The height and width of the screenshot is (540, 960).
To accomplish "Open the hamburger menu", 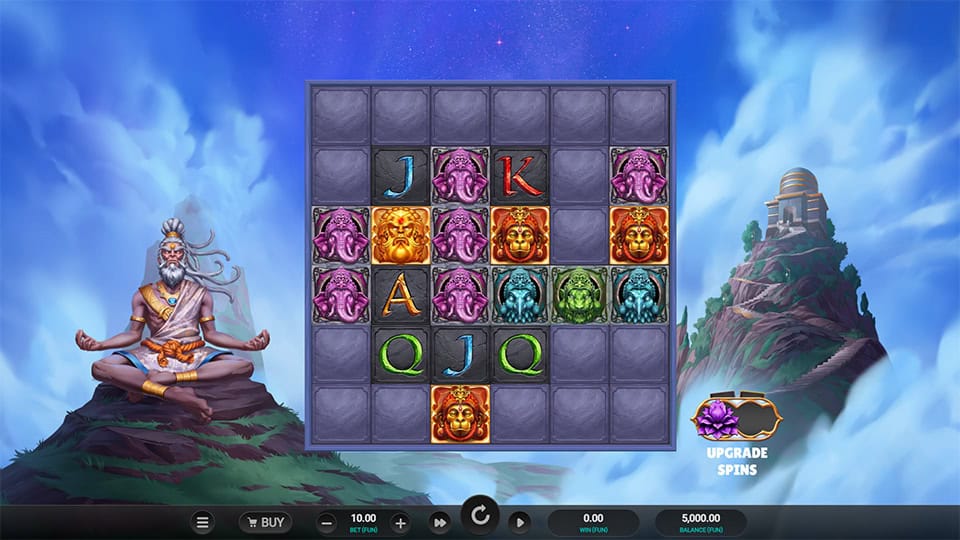I will click(x=202, y=522).
